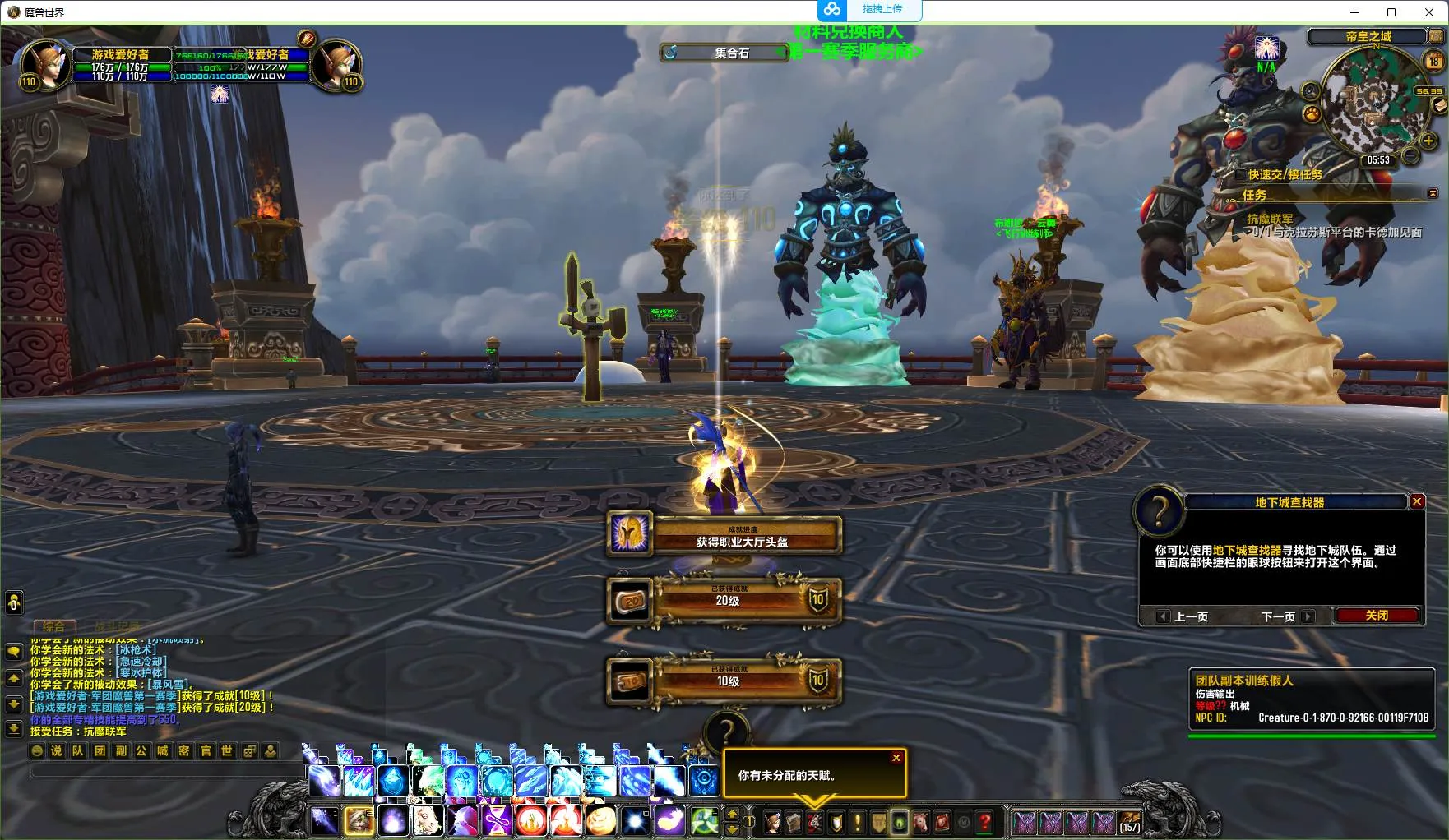Toggle the paw tracking button on the minimap

click(x=1312, y=113)
